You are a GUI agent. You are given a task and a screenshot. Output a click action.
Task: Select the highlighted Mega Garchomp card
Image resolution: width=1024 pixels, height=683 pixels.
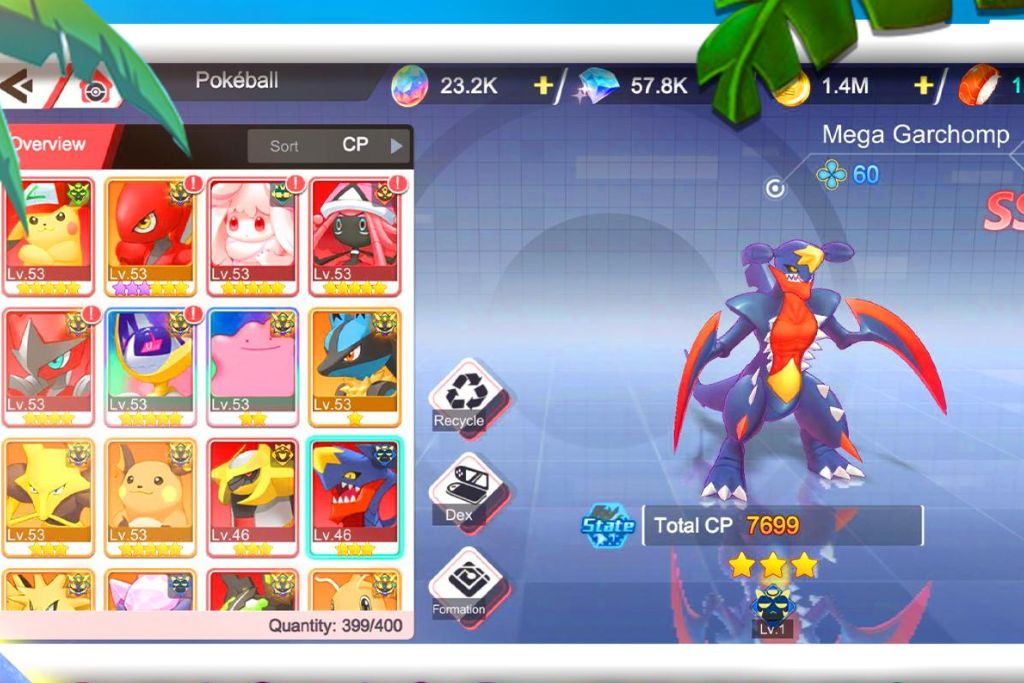click(x=355, y=497)
